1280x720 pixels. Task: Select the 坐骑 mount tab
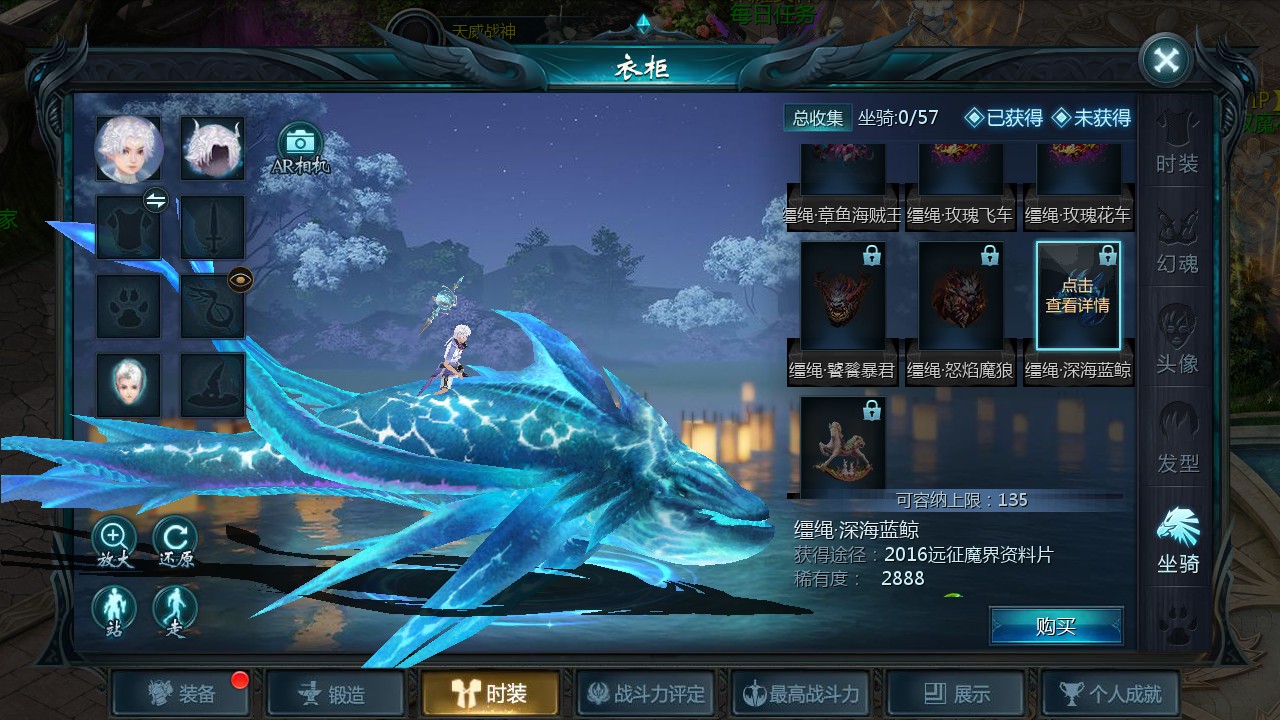point(1177,542)
